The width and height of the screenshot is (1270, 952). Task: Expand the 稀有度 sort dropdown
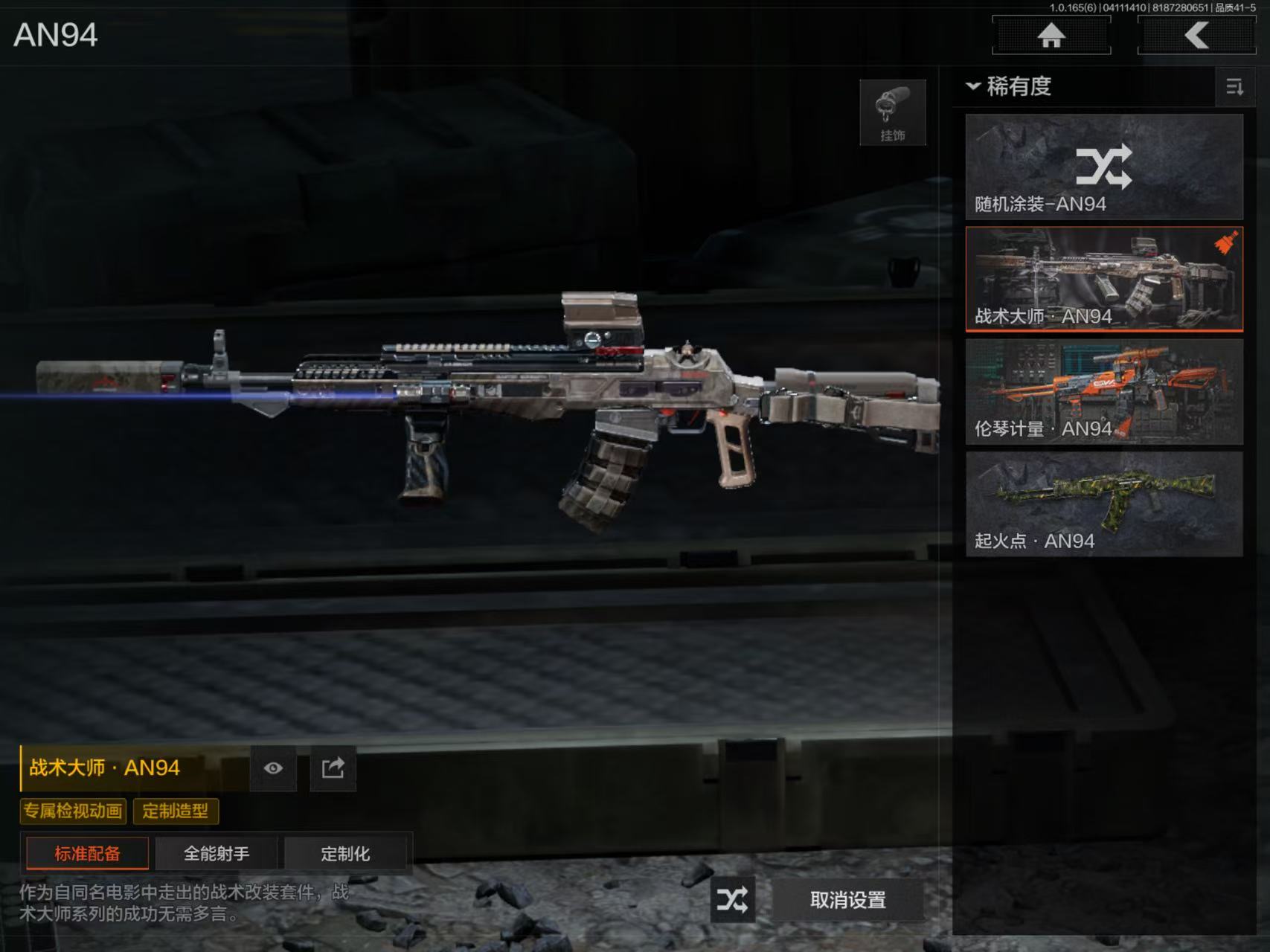(1010, 86)
